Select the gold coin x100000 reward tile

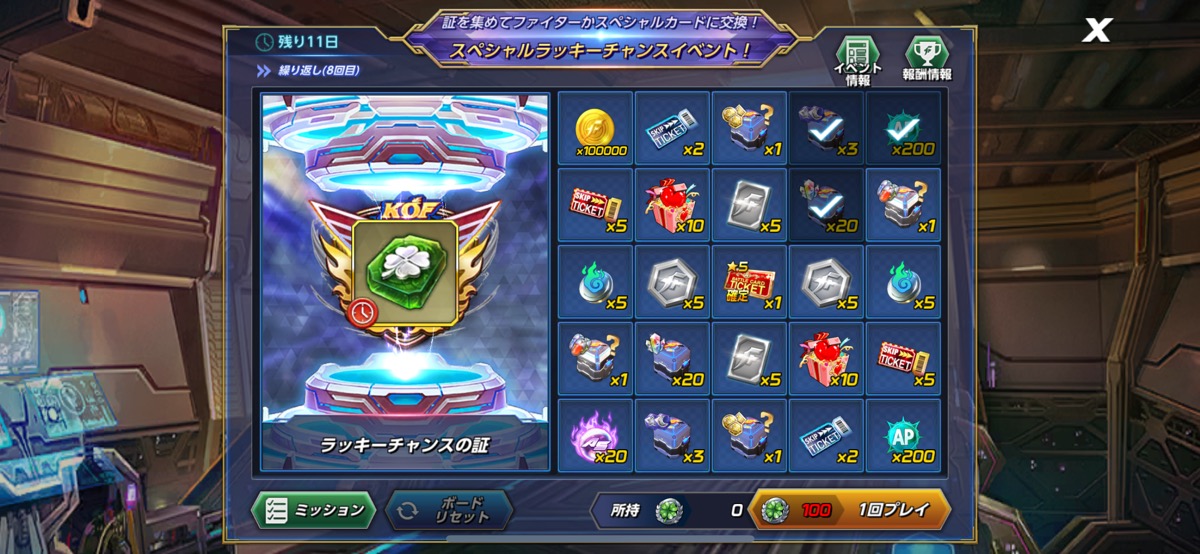tap(595, 128)
